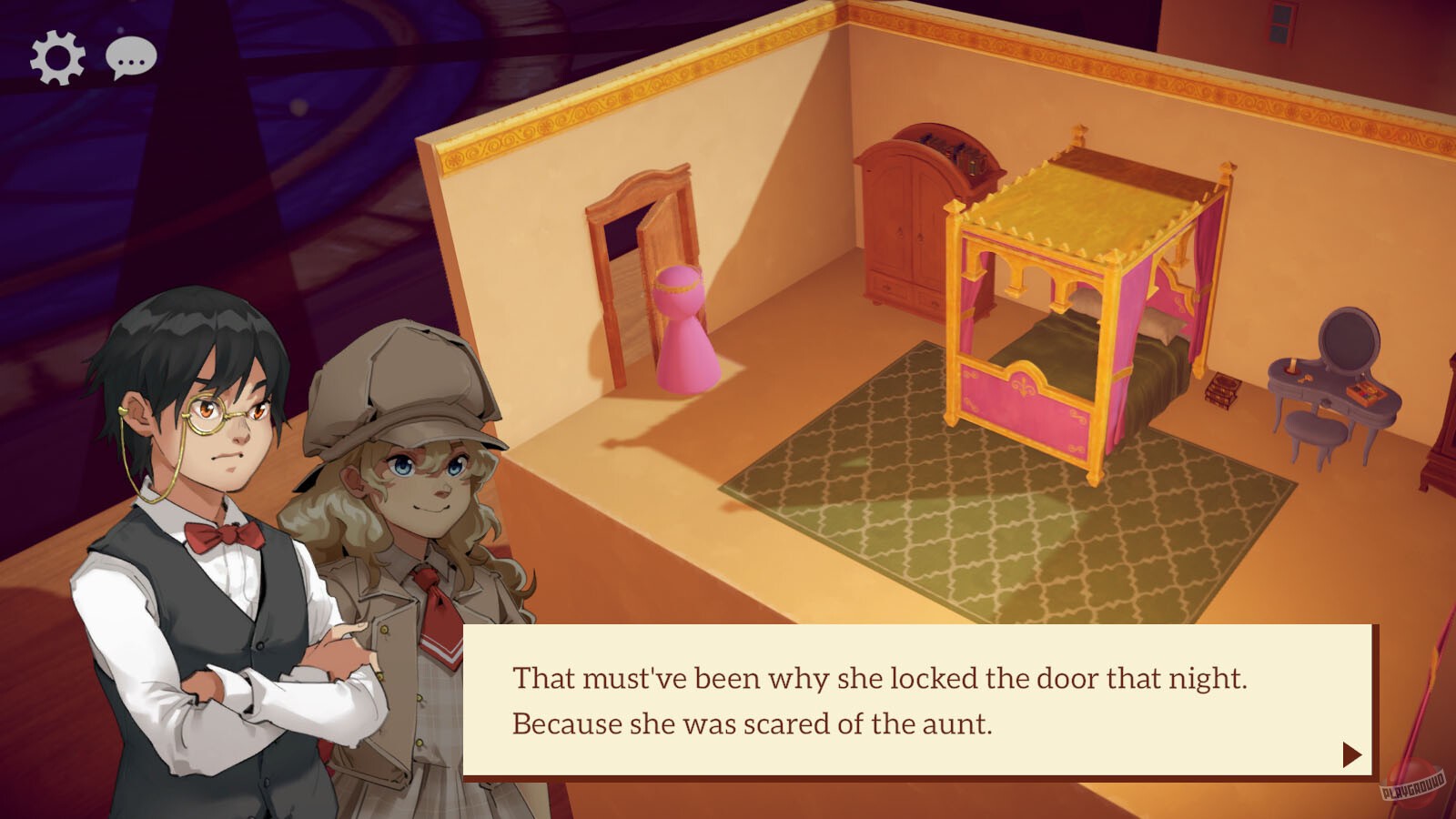The width and height of the screenshot is (1456, 819).
Task: Open the settings gear menu
Action: coord(56,56)
